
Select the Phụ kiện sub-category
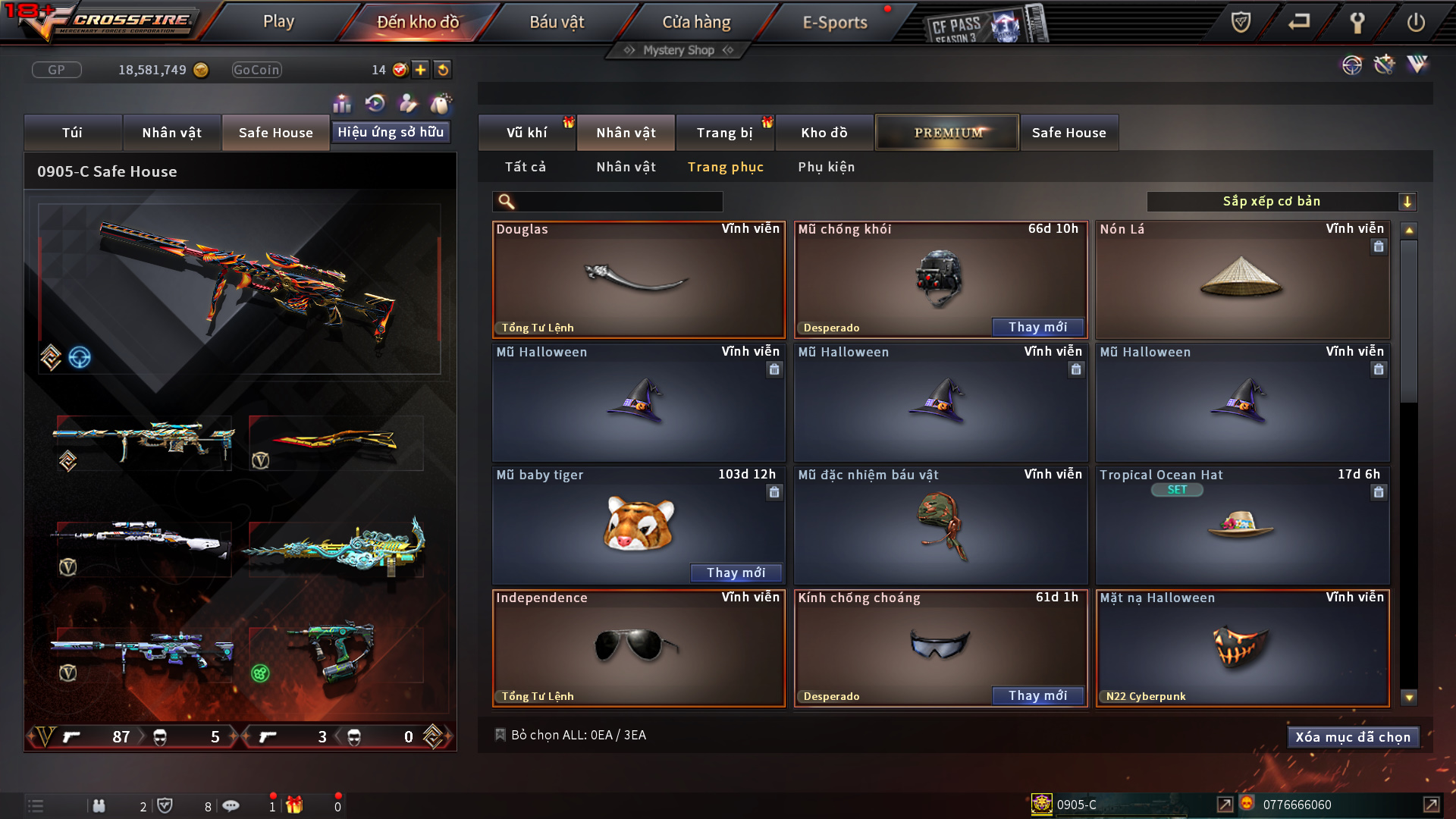(x=826, y=167)
